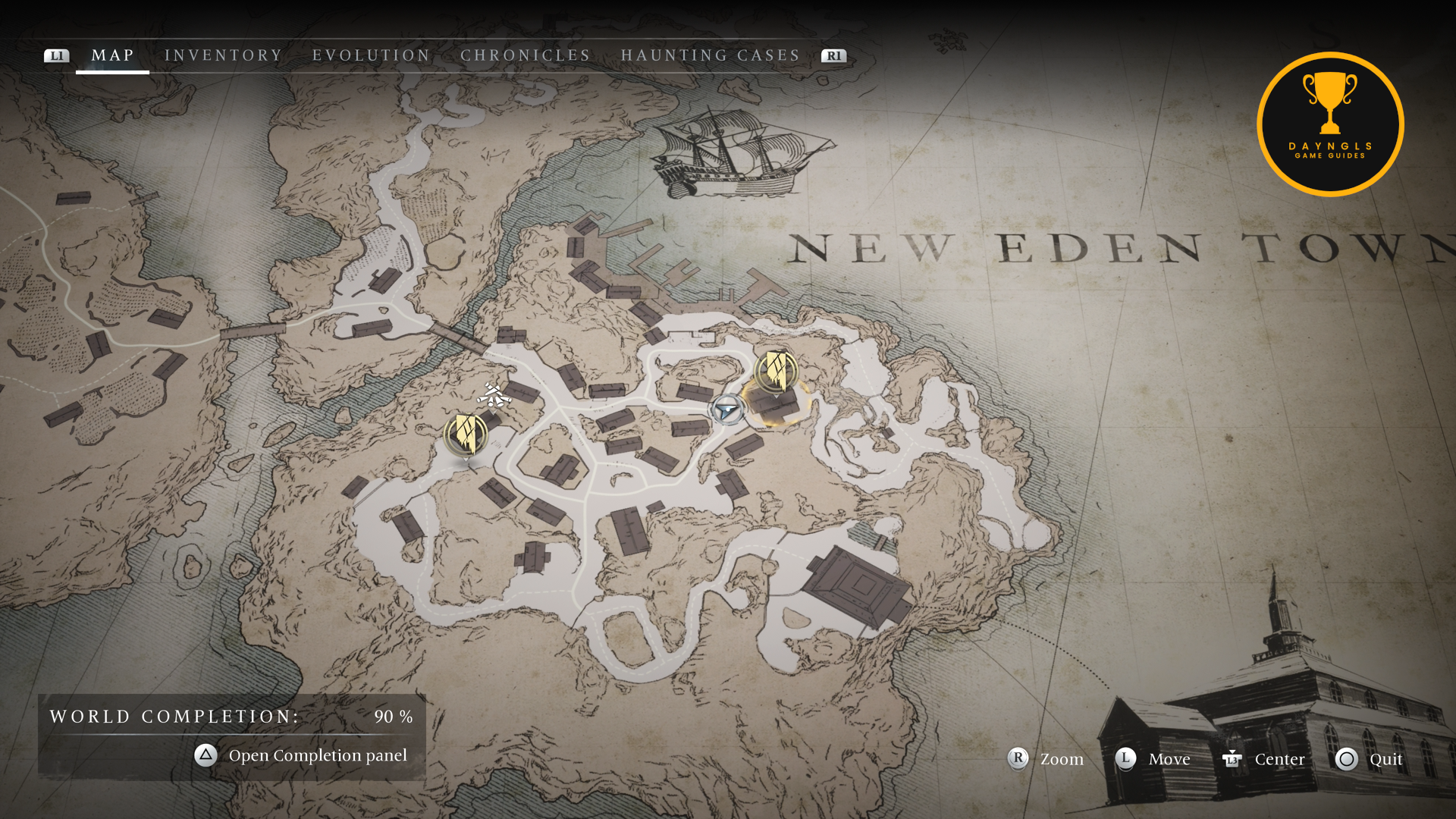Open the Evolution tab

click(x=371, y=55)
